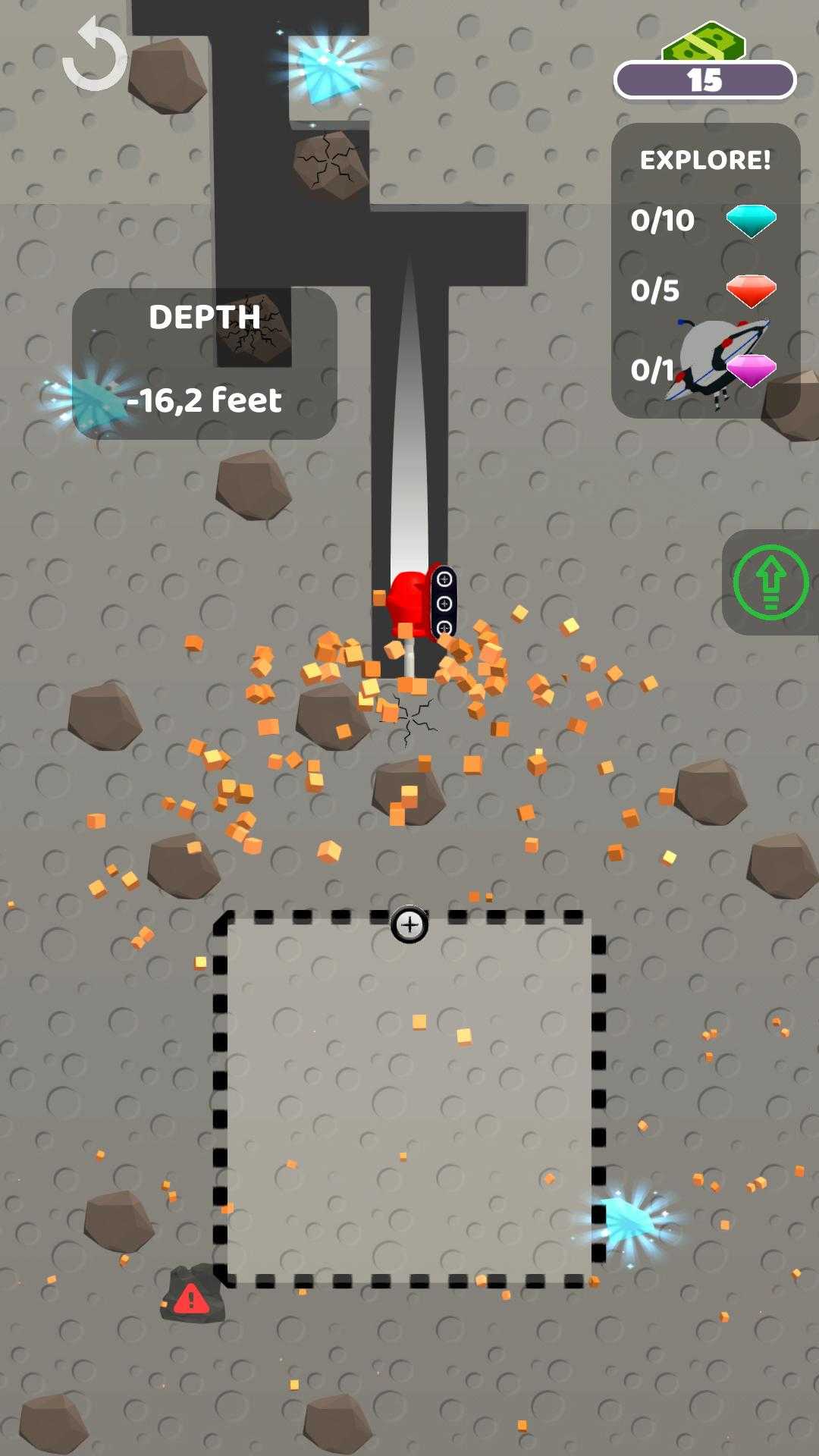
Task: Tap the cash stack icon
Action: [703, 43]
